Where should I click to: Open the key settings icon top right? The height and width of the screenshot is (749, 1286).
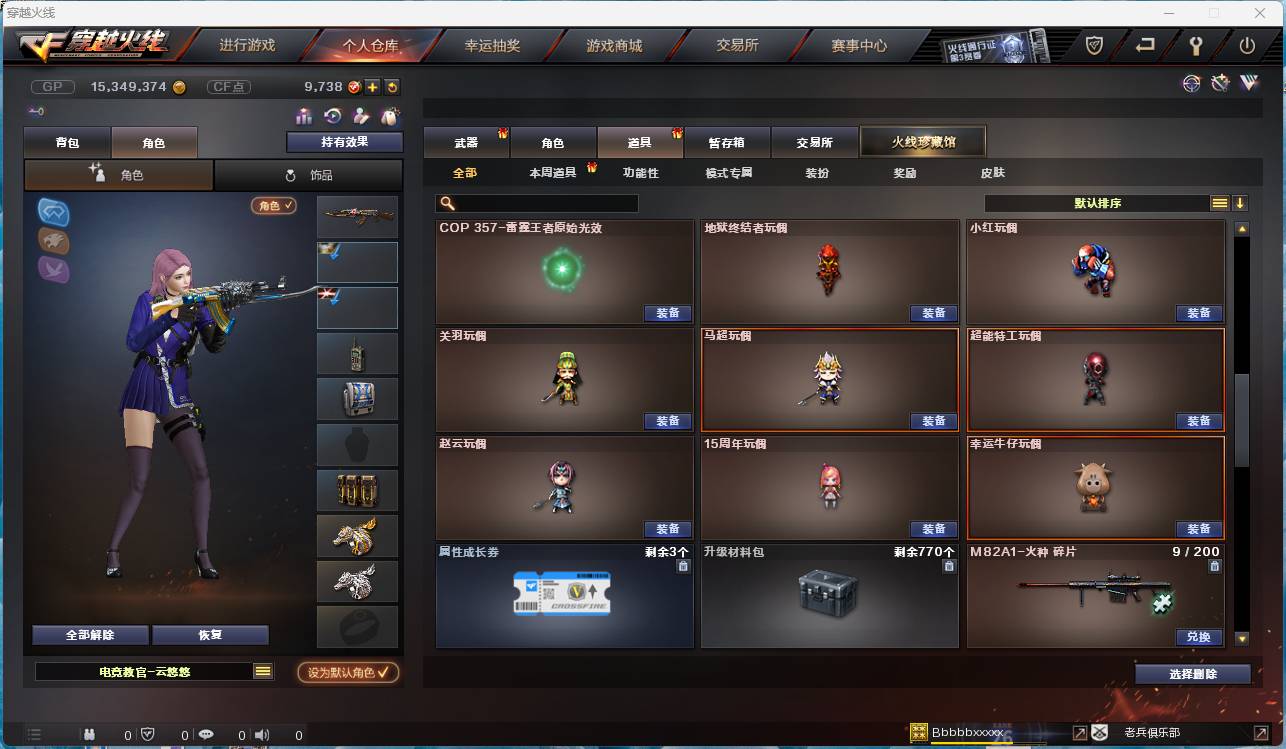point(1197,46)
